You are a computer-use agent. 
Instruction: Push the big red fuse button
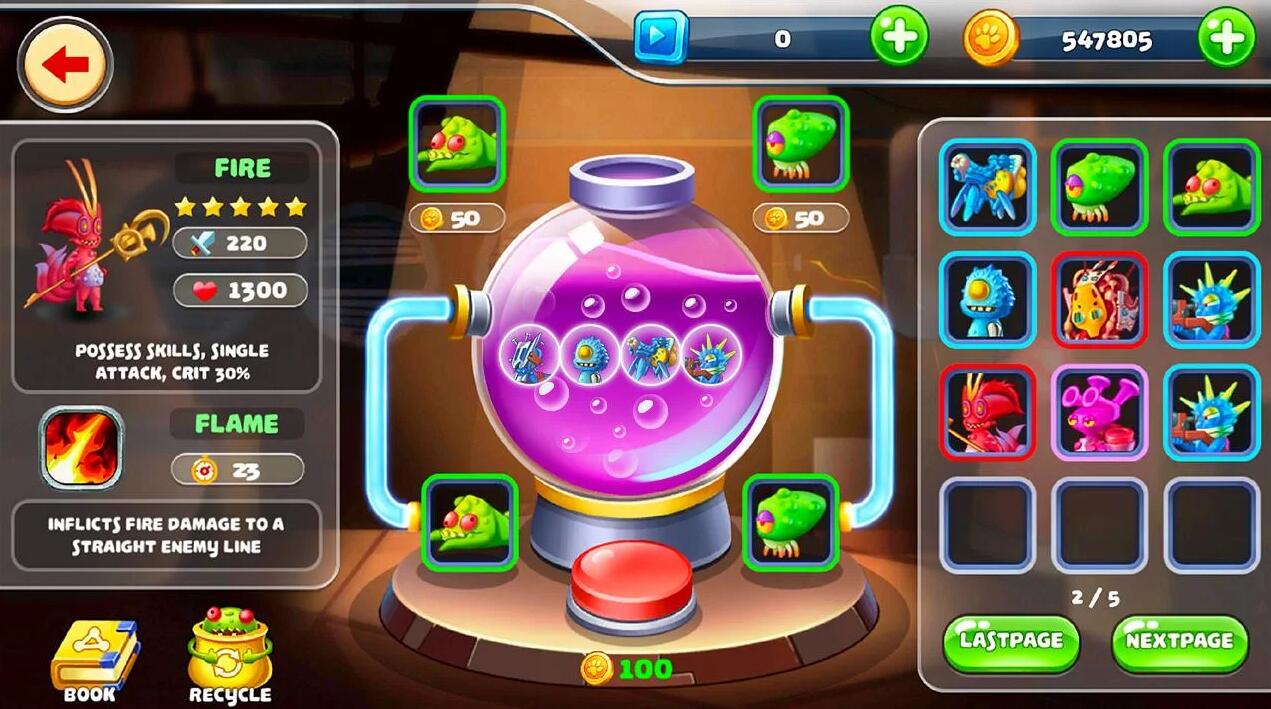pos(631,587)
